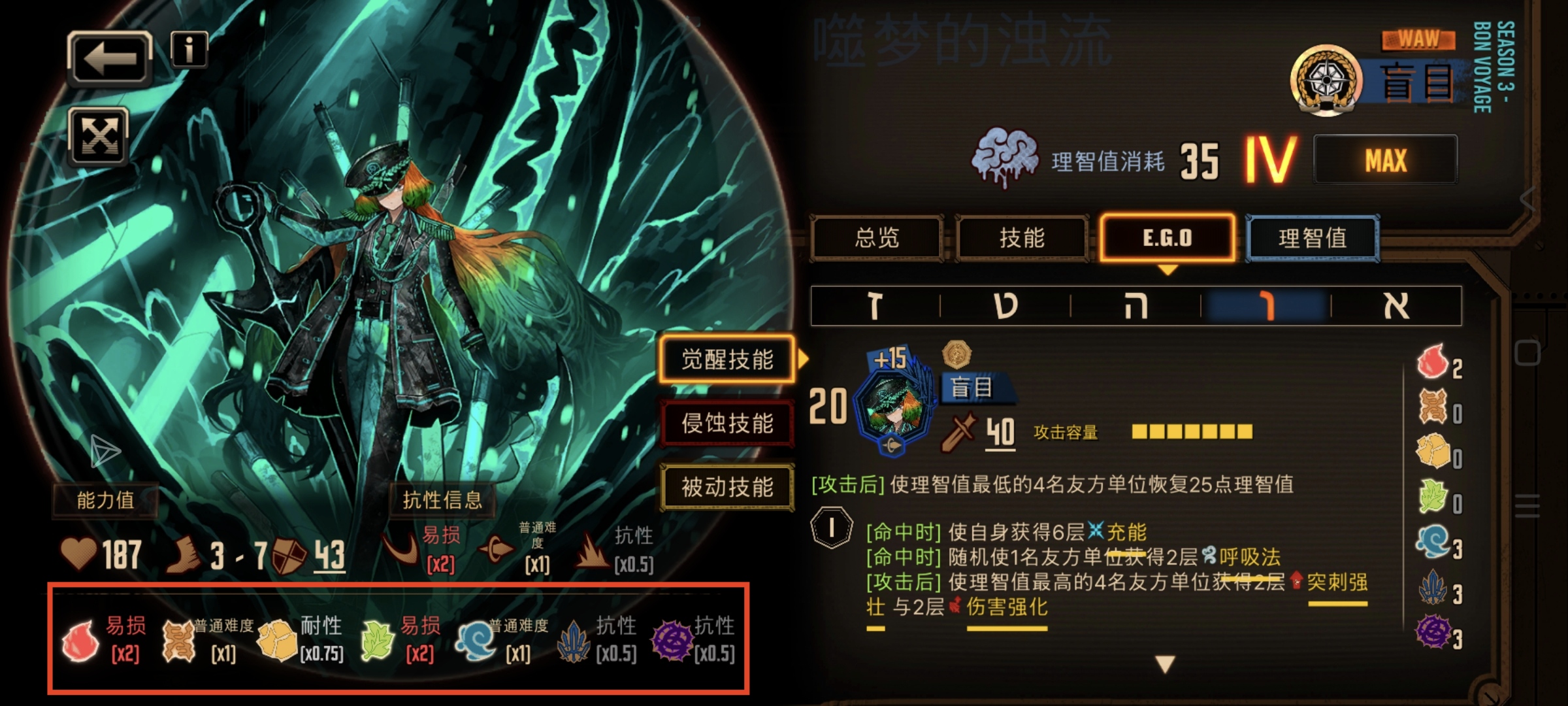This screenshot has width=1568, height=706.
Task: Switch to the 总览 tab
Action: (877, 238)
